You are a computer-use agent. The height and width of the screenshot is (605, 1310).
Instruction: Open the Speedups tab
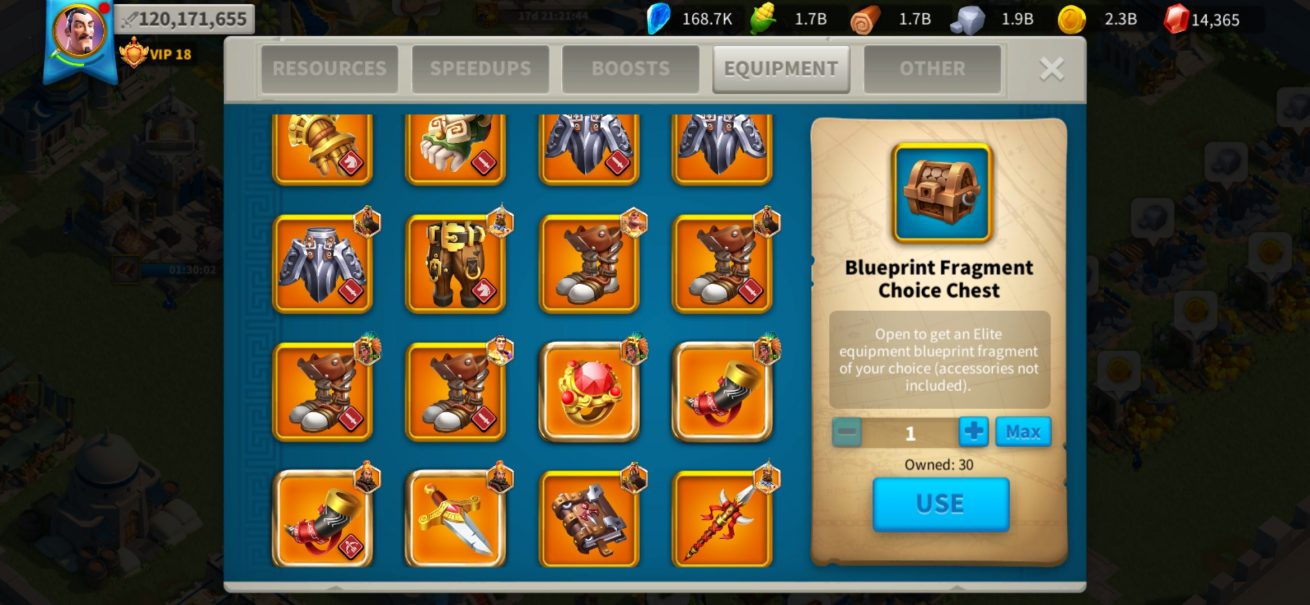[480, 69]
